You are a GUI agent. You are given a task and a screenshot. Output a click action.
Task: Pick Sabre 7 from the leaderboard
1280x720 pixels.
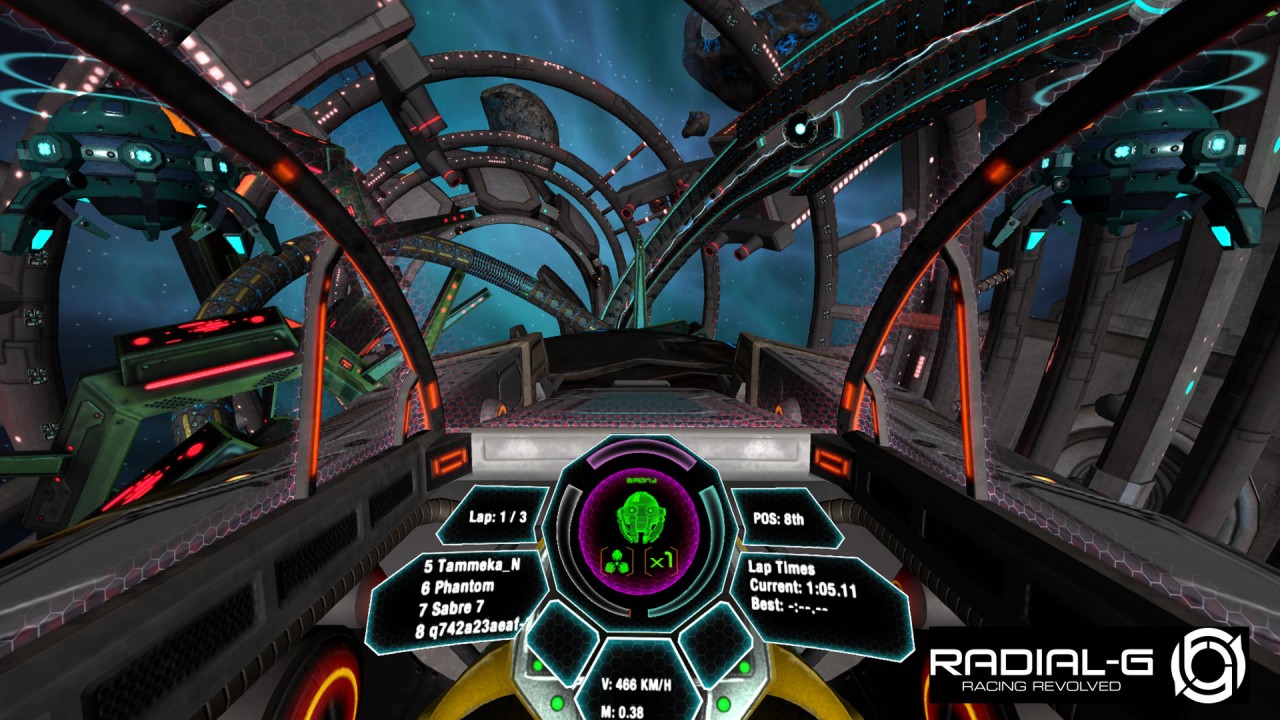tap(458, 609)
